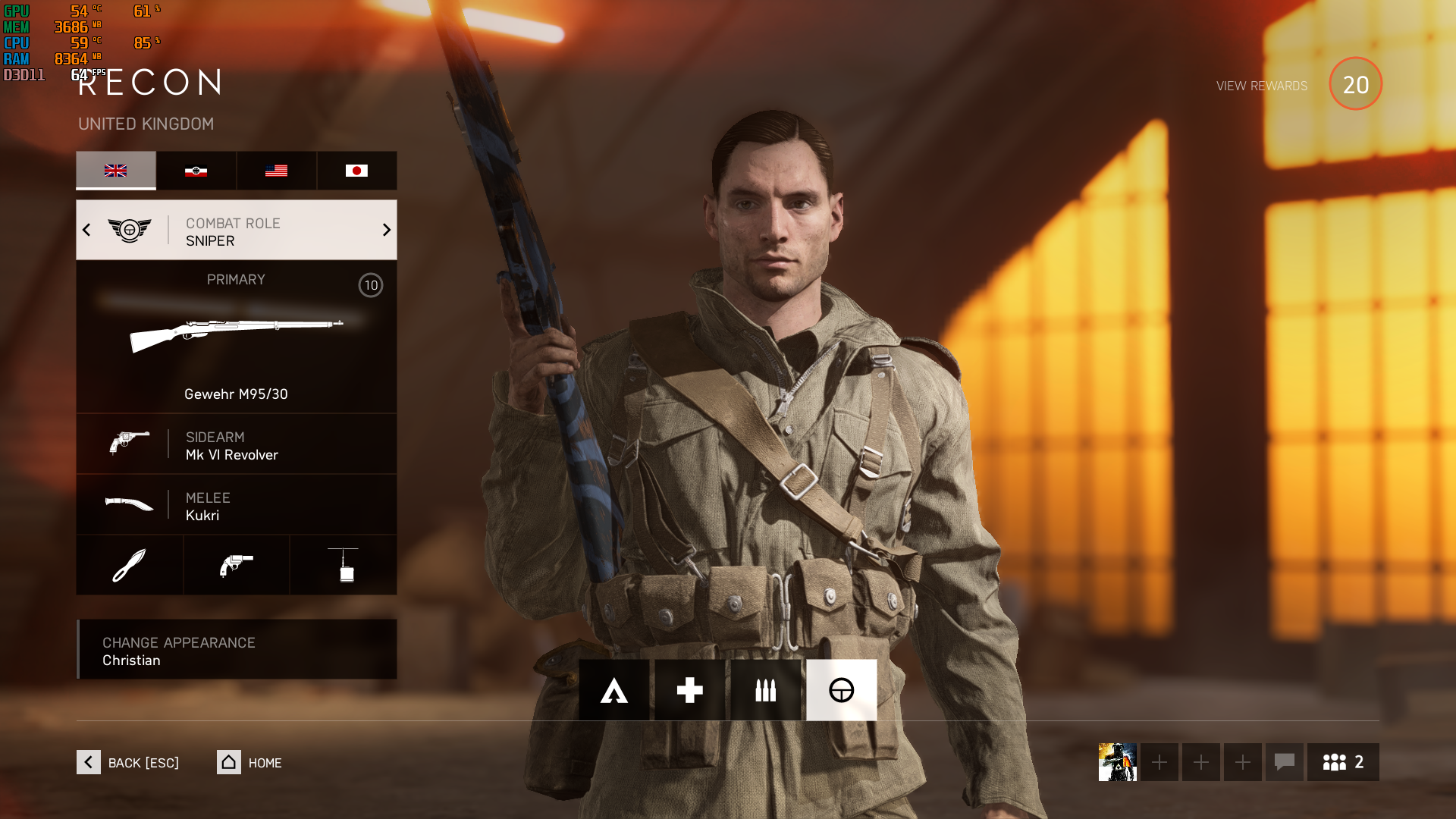This screenshot has width=1456, height=819.
Task: Select the spawn beacon gadget slot
Action: (344, 565)
